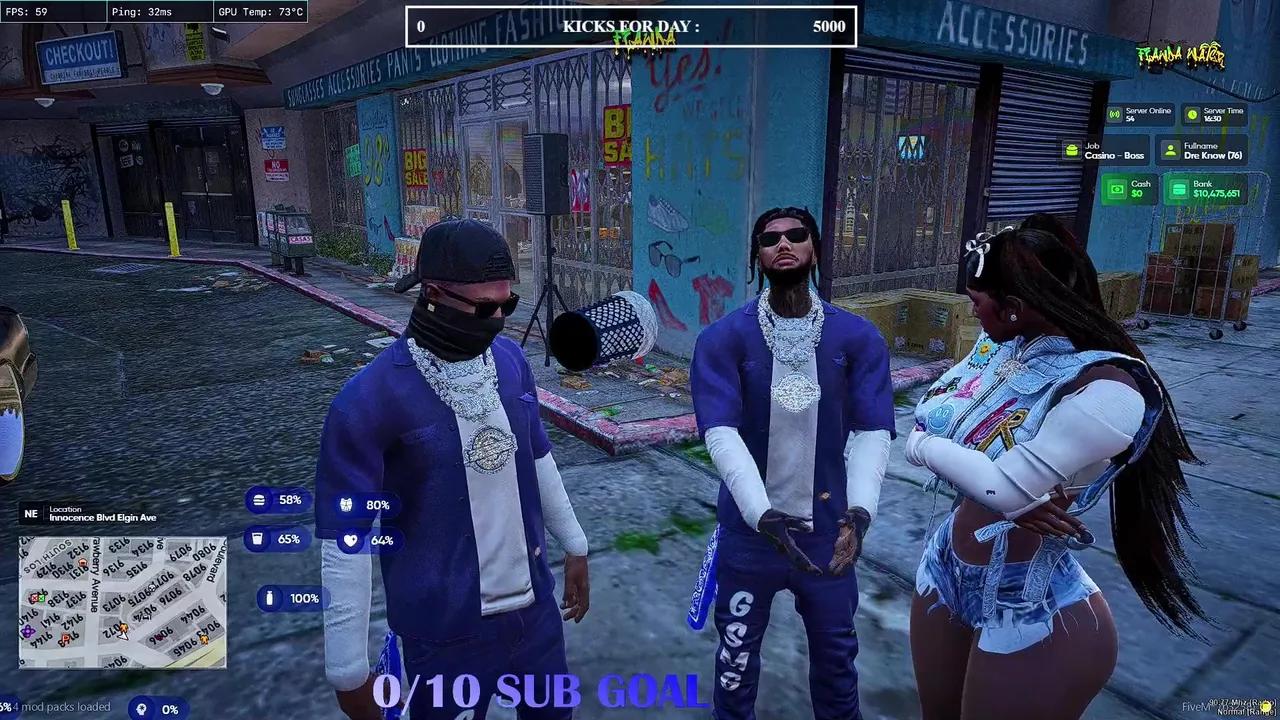Click the green Cash money icon

click(x=1117, y=189)
